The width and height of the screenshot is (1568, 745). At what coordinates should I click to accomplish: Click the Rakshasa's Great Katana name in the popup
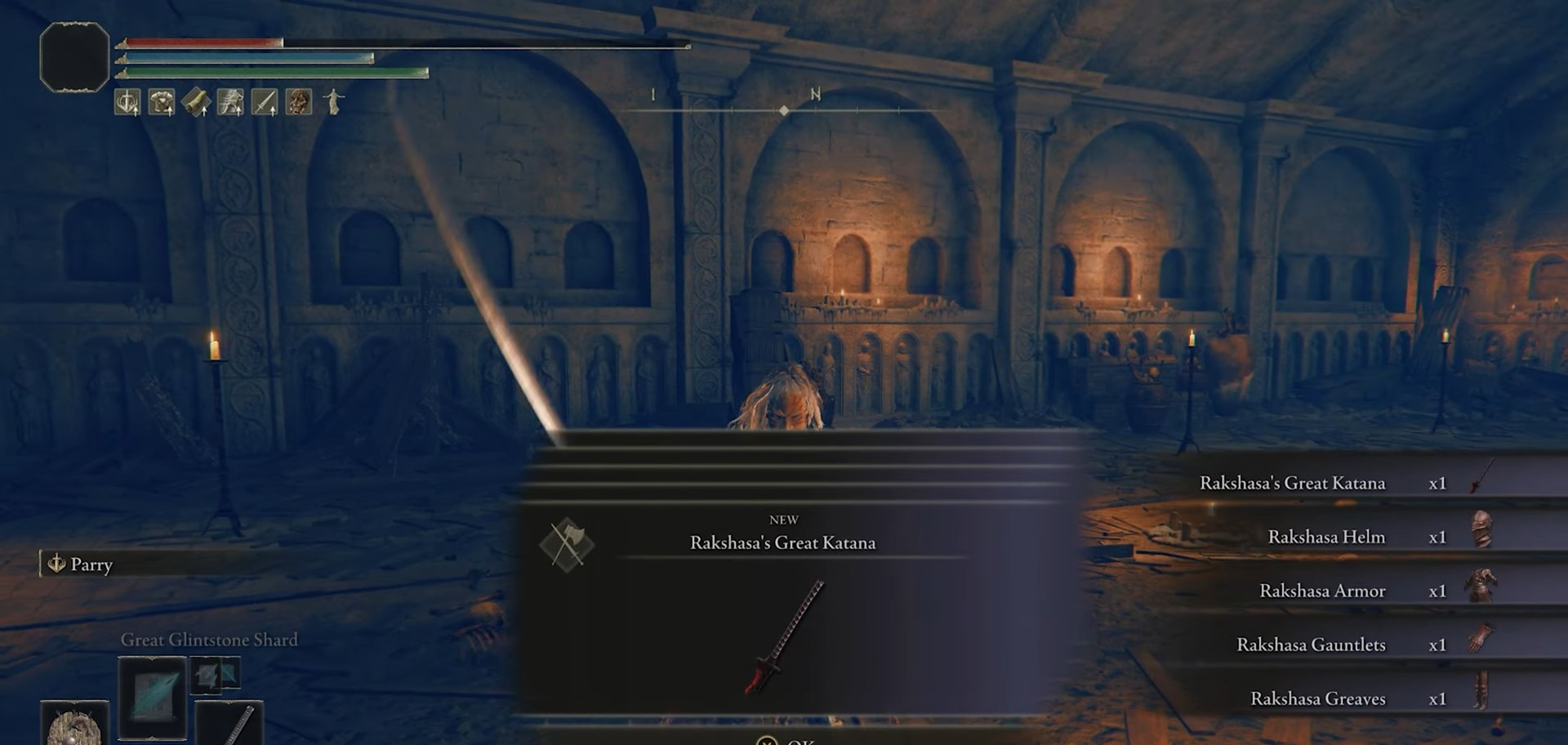[x=786, y=542]
